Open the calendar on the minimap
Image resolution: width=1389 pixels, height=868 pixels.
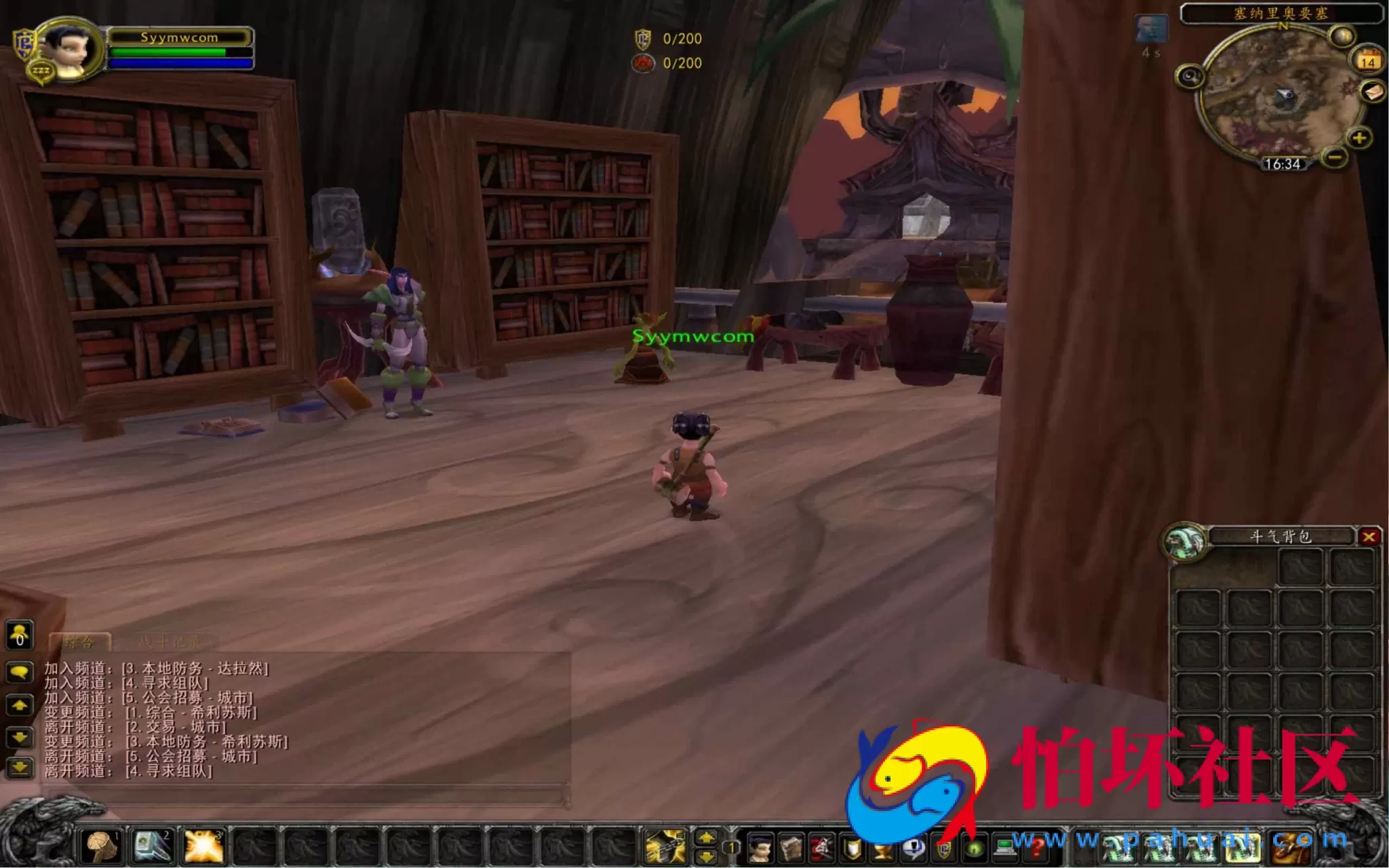[1368, 61]
